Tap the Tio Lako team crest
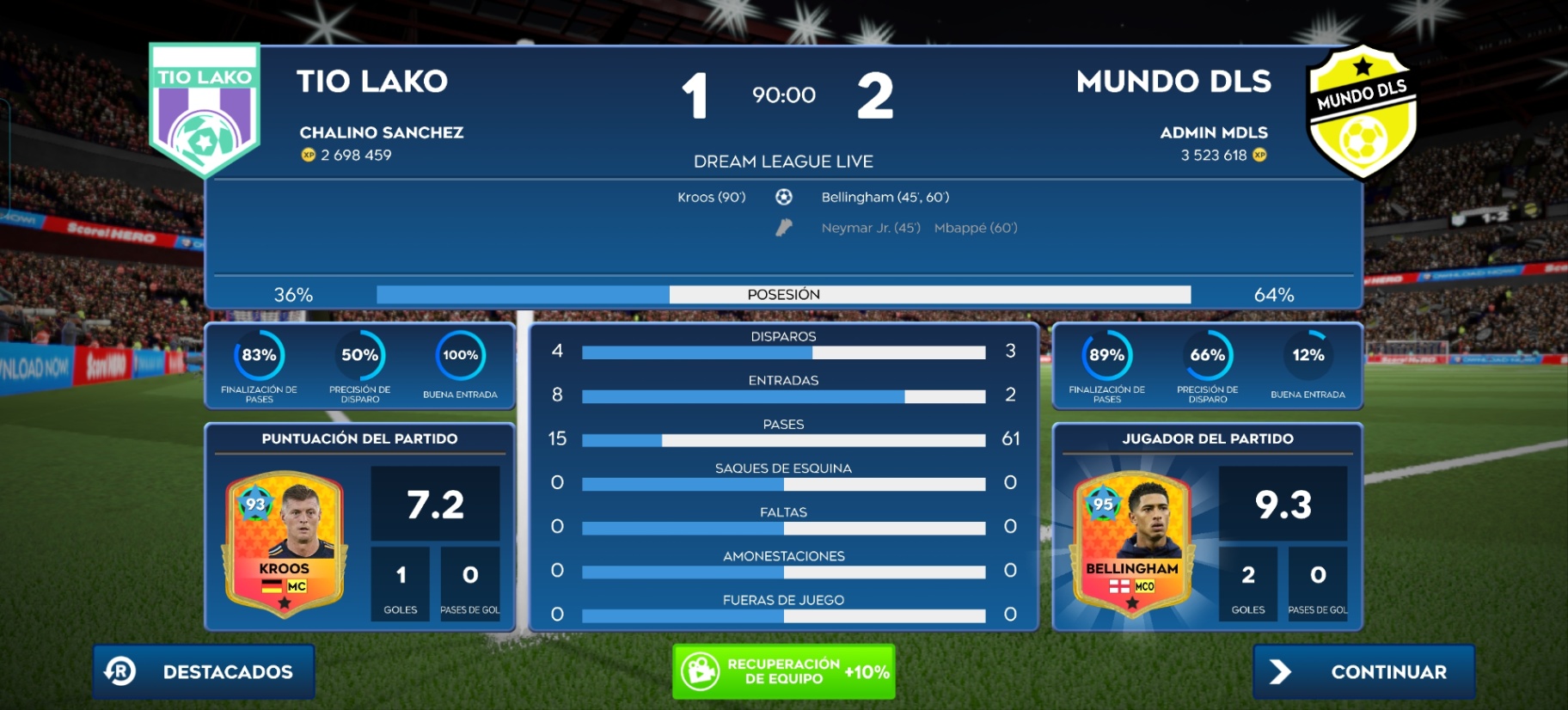Image resolution: width=1568 pixels, height=710 pixels. tap(205, 108)
